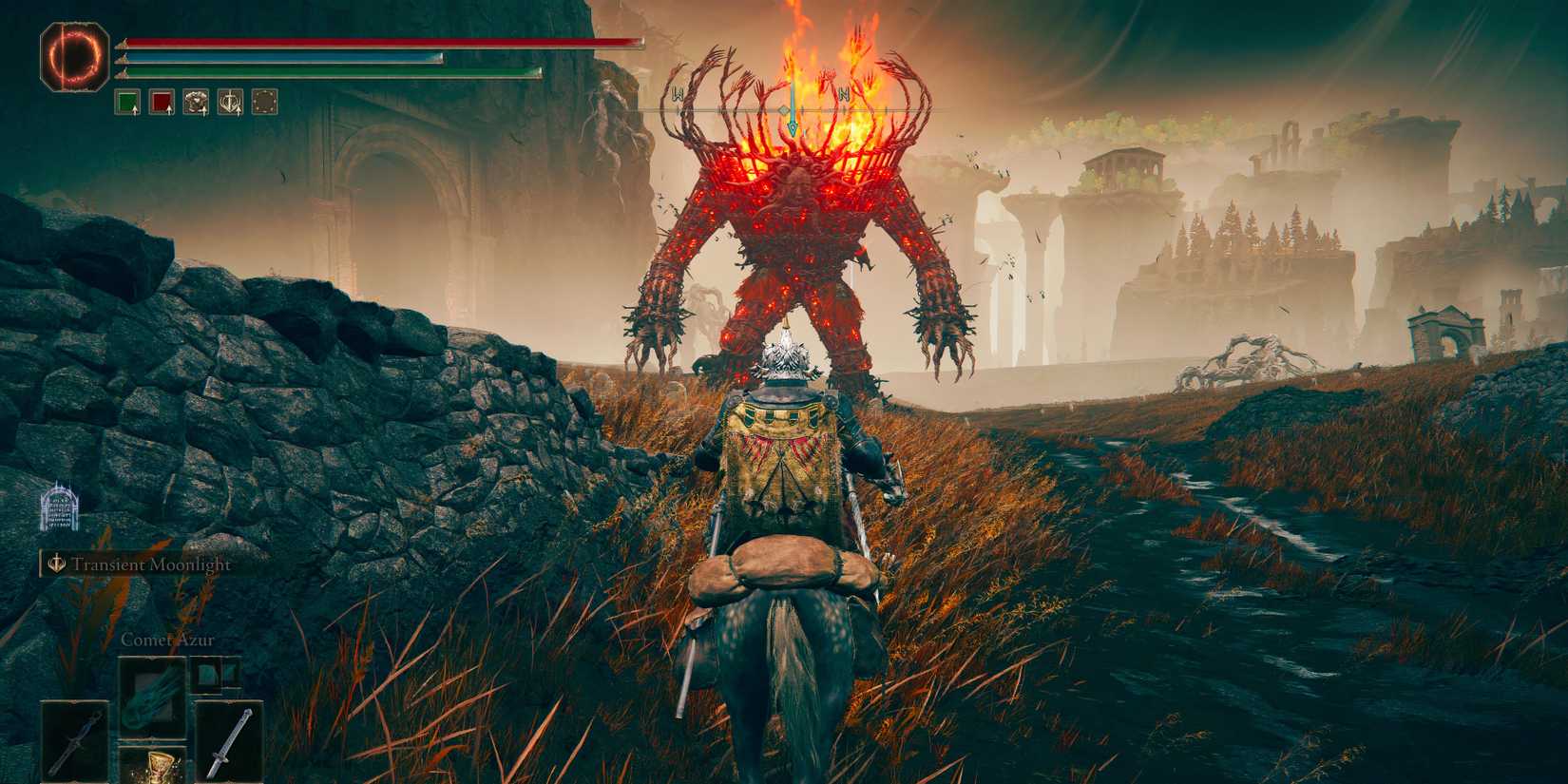Viewport: 1568px width, 784px height.
Task: Inspect the red square buff icon
Action: 162,102
